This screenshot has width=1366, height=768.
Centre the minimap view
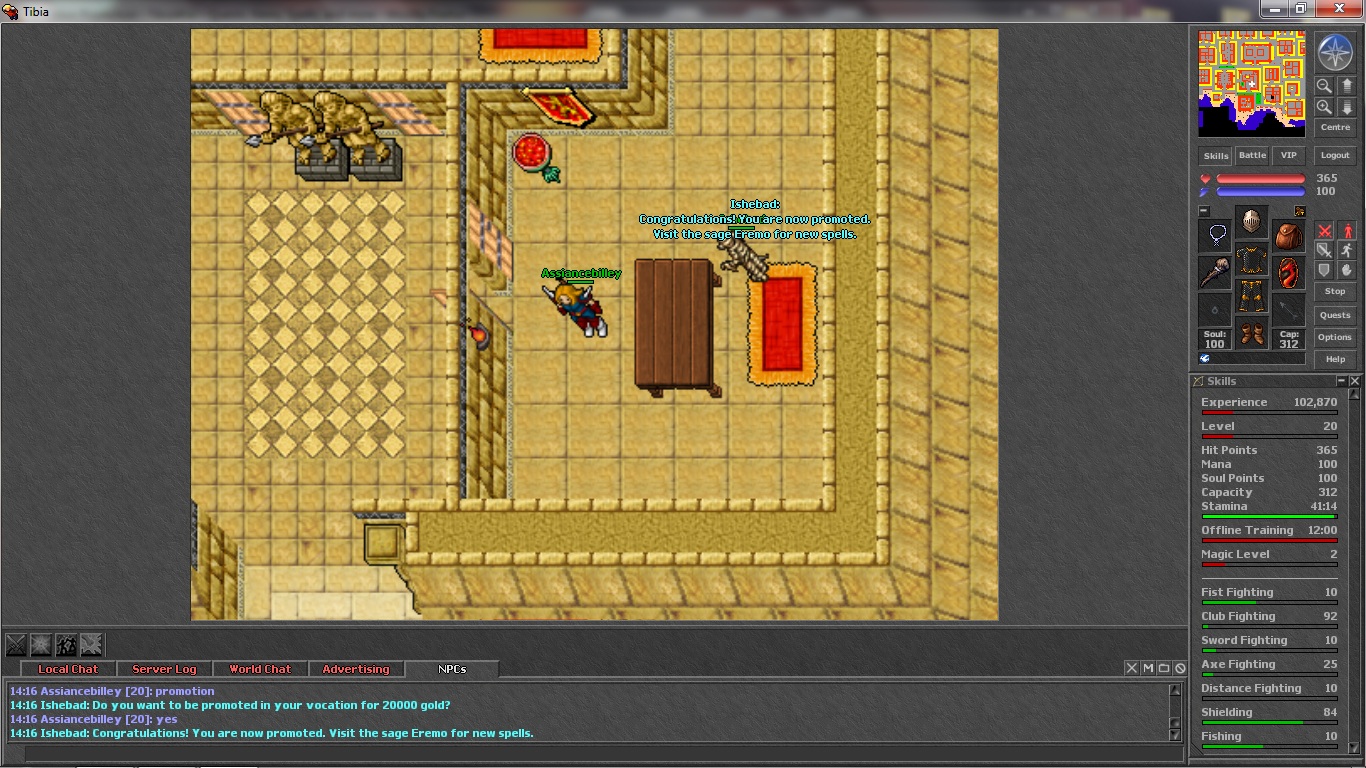pos(1335,128)
